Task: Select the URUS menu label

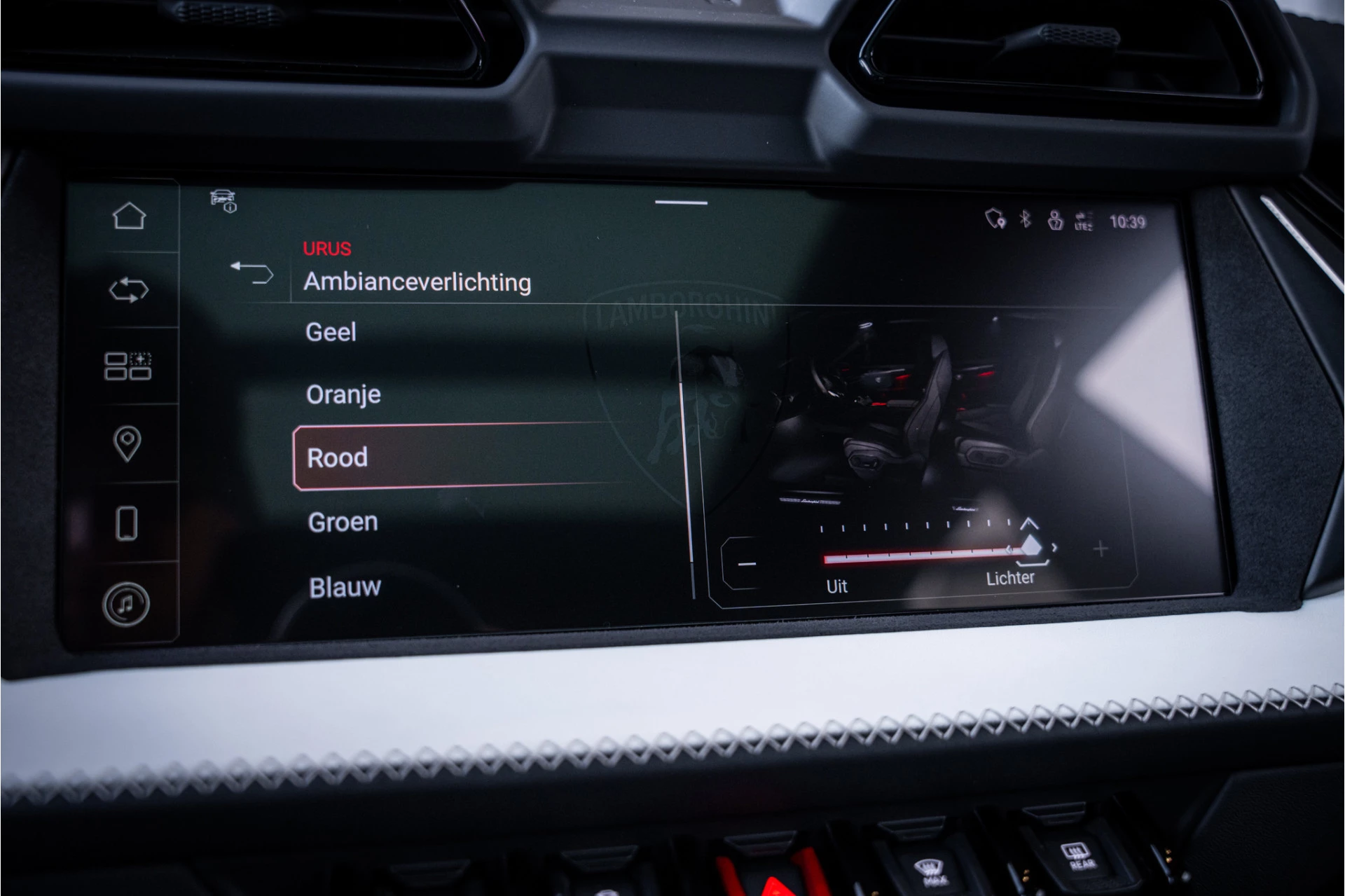Action: tap(326, 249)
